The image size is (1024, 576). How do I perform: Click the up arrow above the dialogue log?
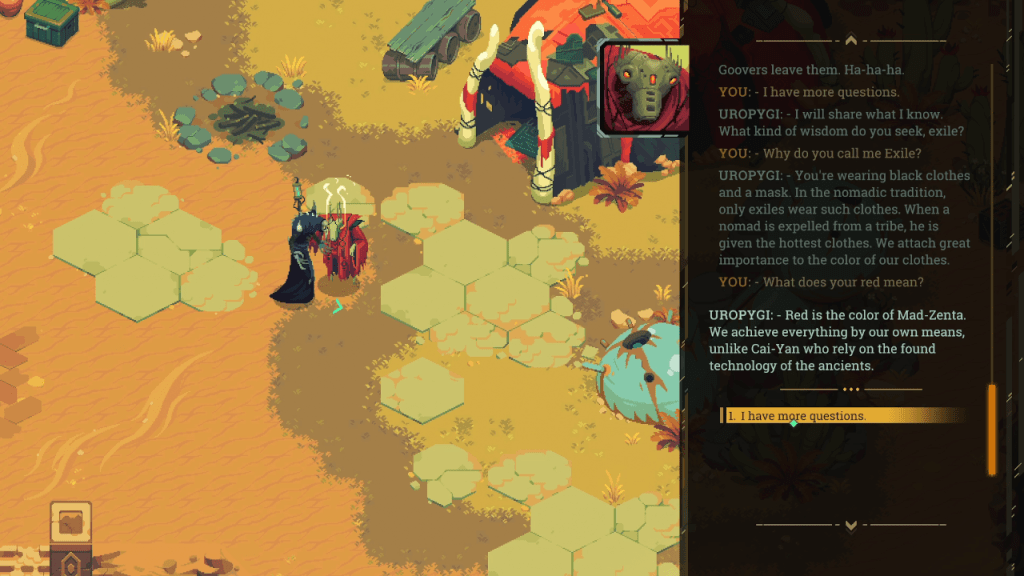[850, 41]
